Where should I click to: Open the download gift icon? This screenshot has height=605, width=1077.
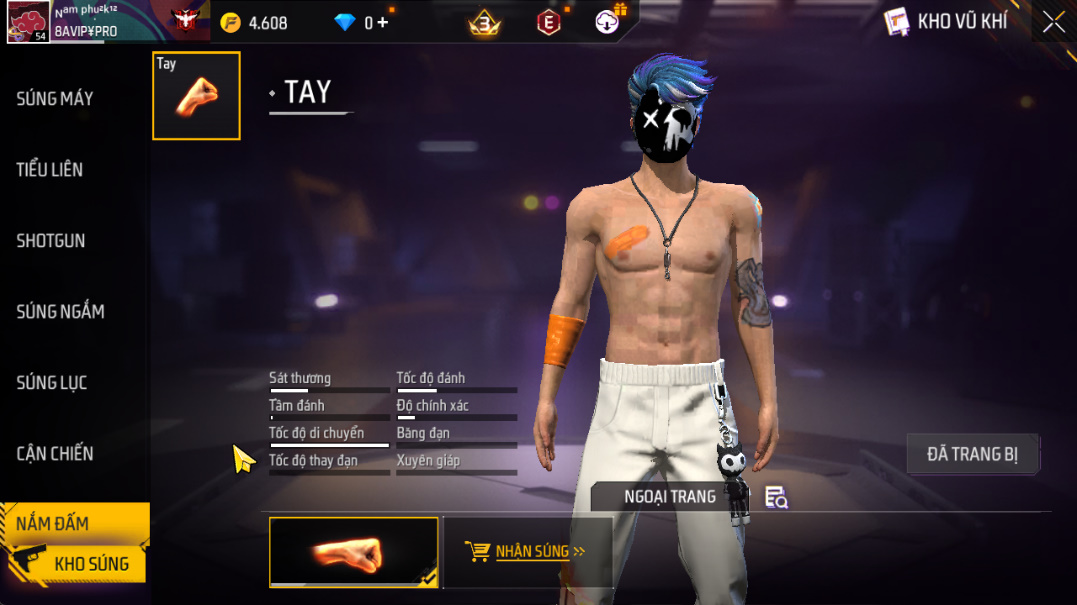(x=609, y=20)
